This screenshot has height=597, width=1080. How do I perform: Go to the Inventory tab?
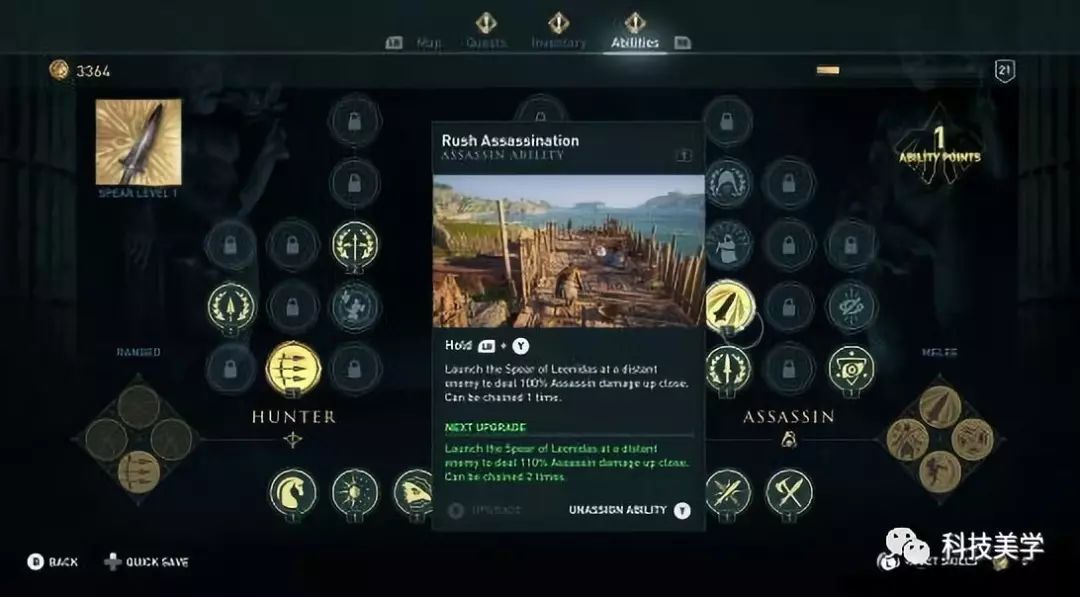click(558, 43)
